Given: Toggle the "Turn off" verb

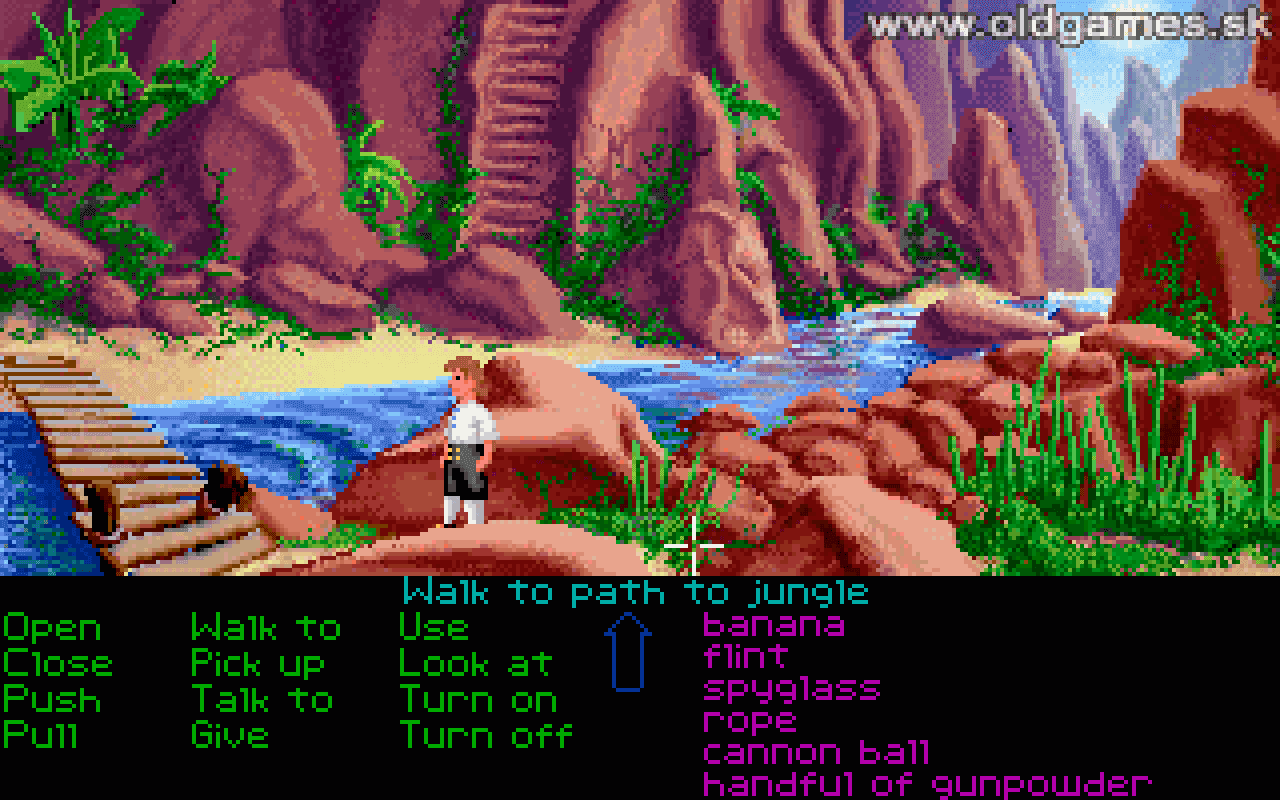Looking at the screenshot, I should point(485,735).
